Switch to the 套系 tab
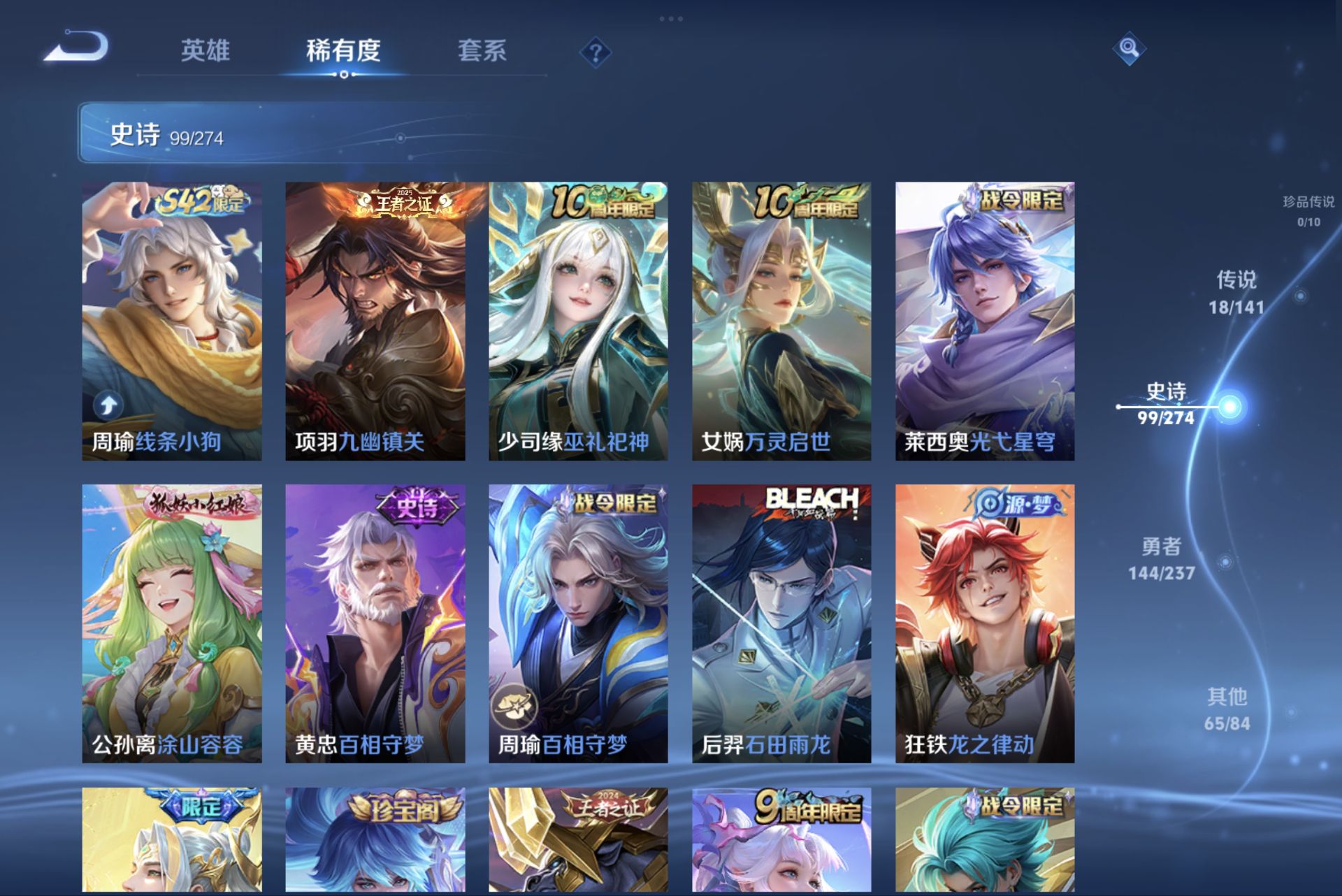The width and height of the screenshot is (1342, 896). tap(484, 51)
